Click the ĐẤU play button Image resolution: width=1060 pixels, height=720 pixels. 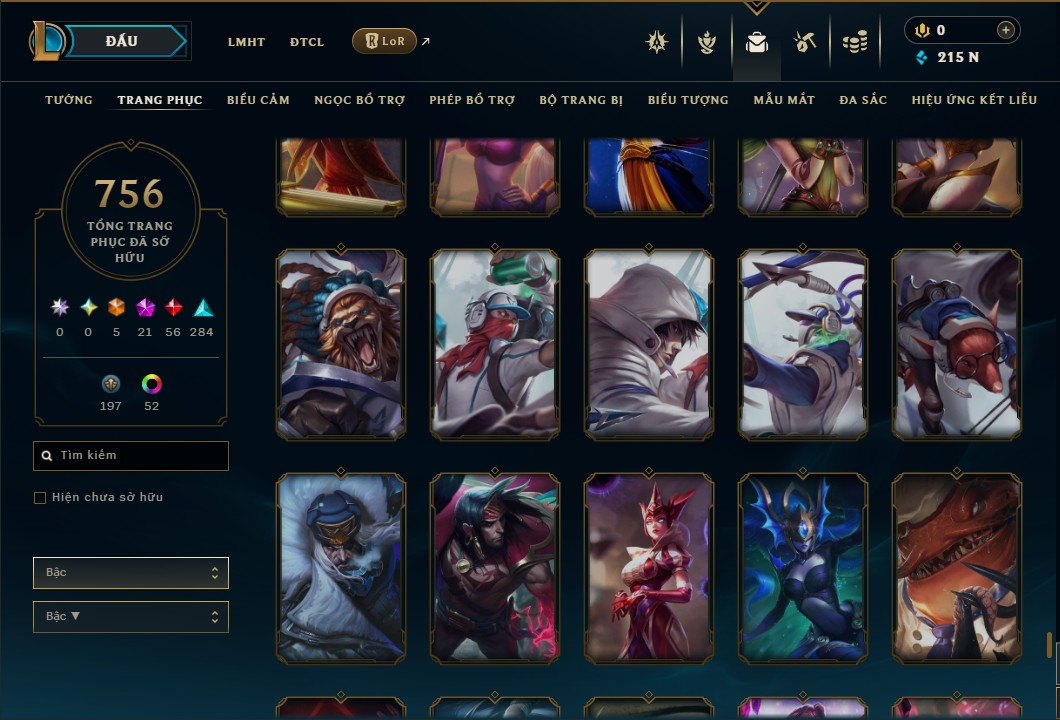[x=122, y=41]
